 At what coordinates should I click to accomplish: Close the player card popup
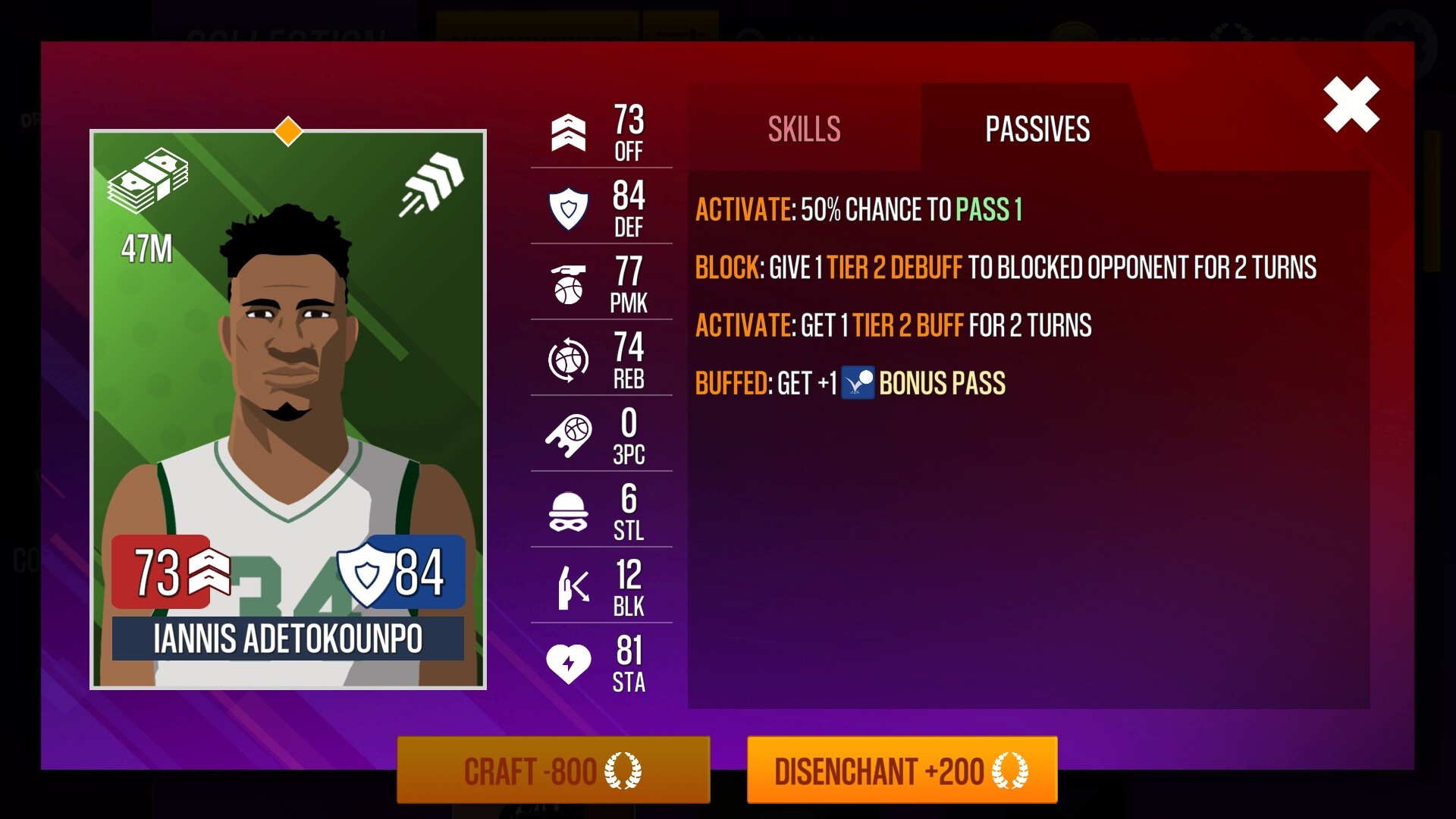(x=1351, y=104)
